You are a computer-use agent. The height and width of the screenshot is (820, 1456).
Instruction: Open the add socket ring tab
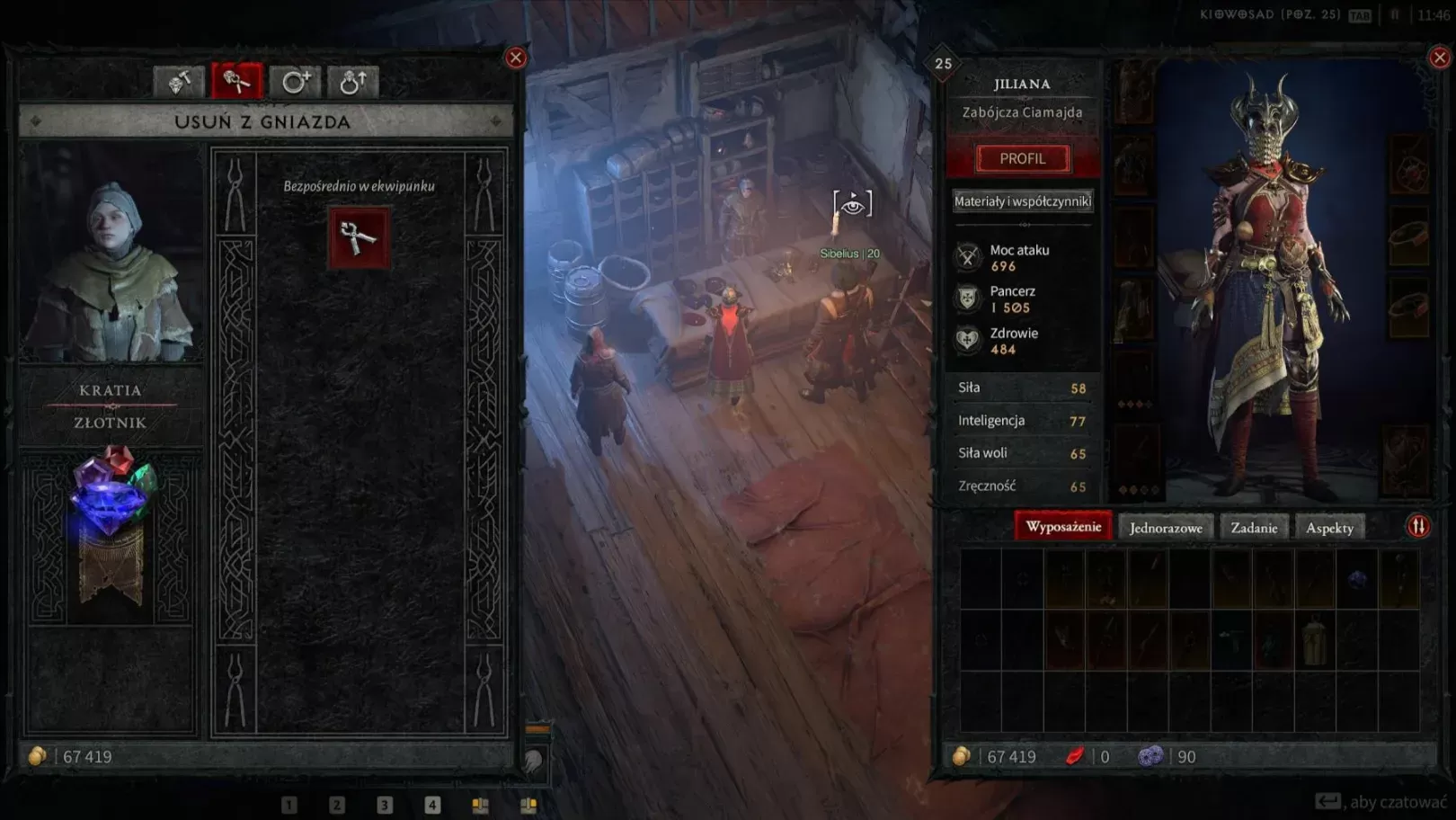click(295, 82)
